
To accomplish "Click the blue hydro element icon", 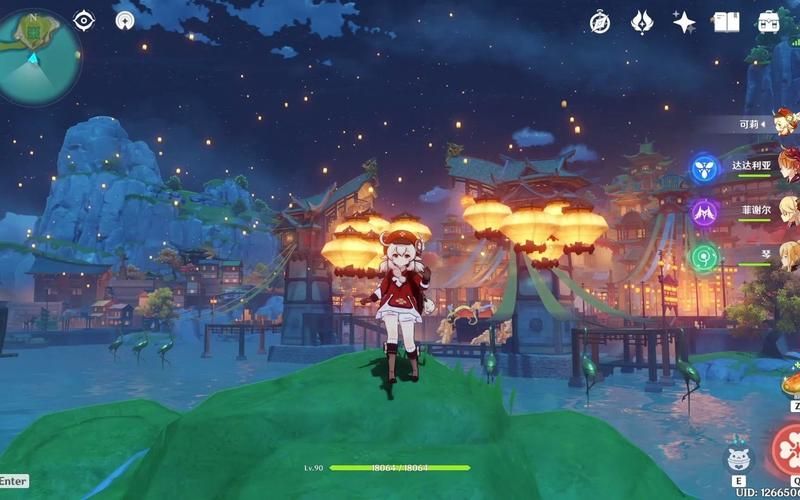I will [705, 167].
